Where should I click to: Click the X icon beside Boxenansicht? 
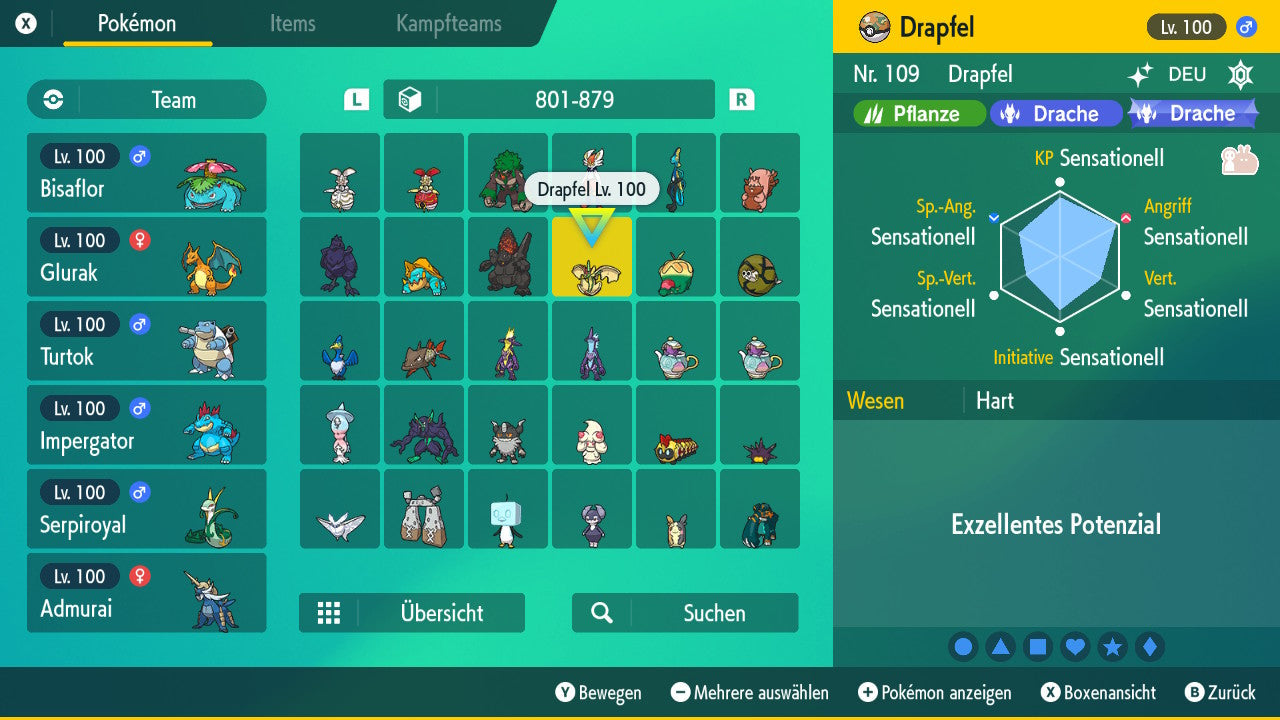tap(1052, 693)
